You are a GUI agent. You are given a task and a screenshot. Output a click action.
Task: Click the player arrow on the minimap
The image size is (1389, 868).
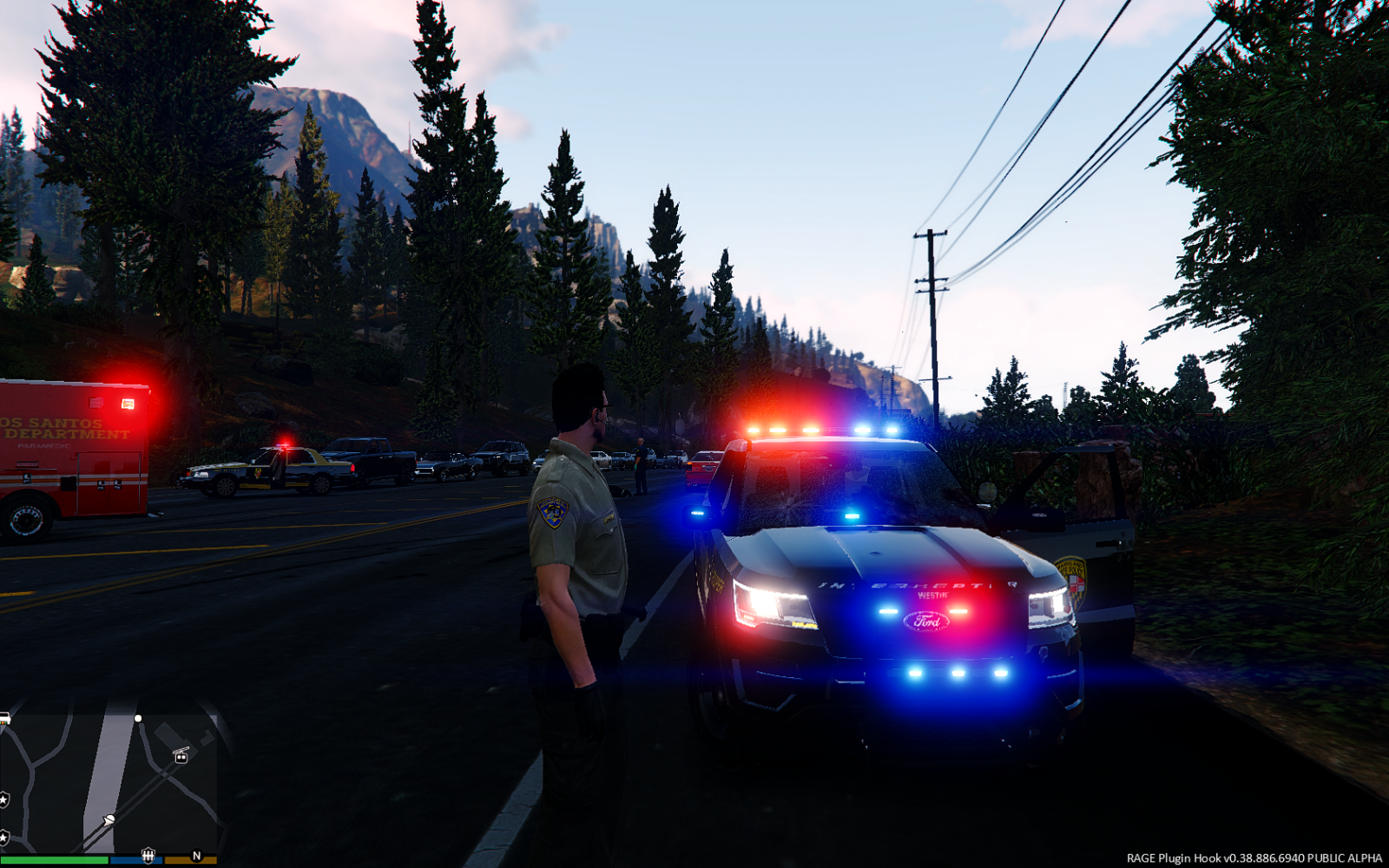coord(109,820)
